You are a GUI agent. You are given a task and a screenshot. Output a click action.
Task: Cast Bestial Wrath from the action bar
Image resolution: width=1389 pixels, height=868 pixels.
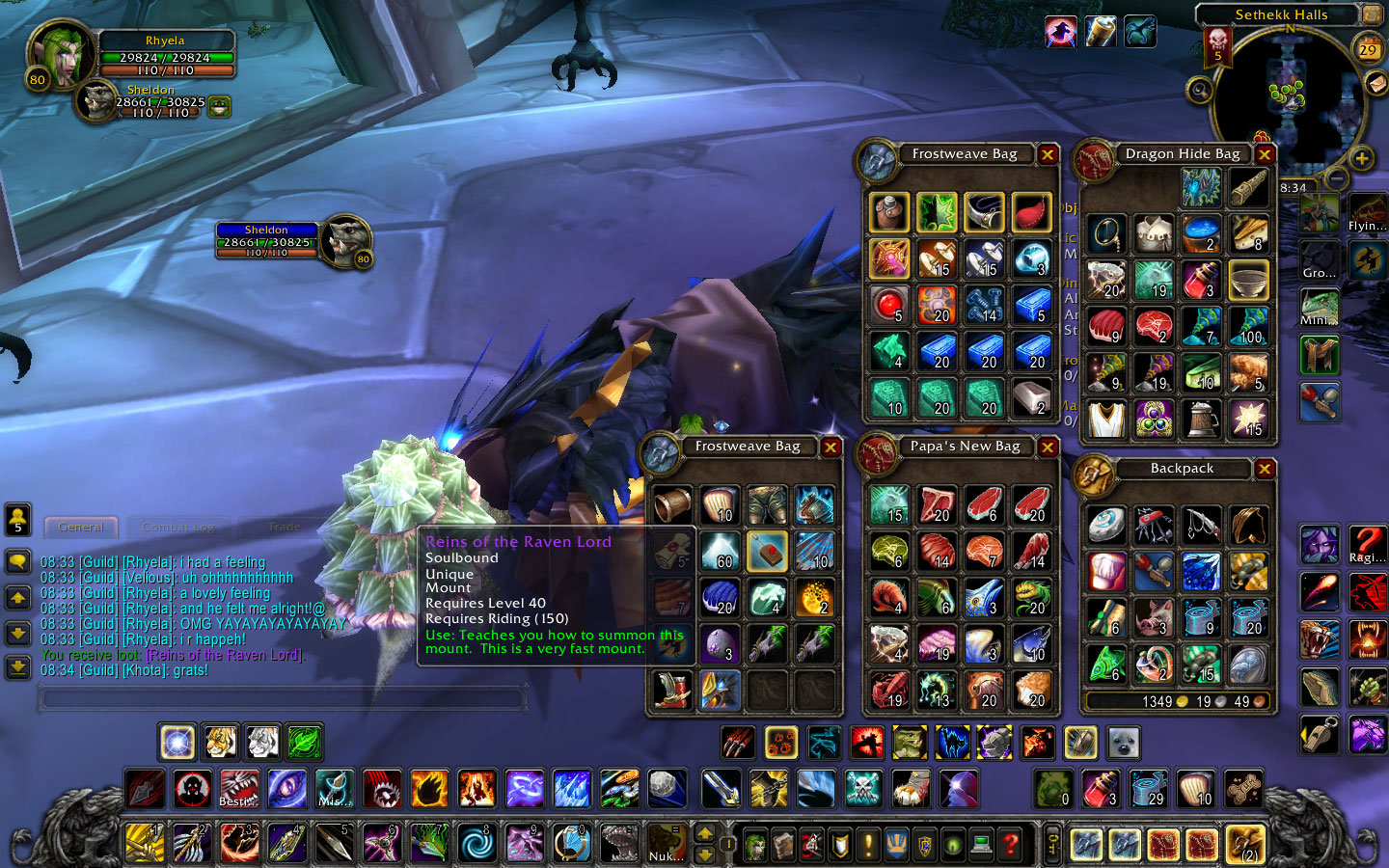pos(238,791)
